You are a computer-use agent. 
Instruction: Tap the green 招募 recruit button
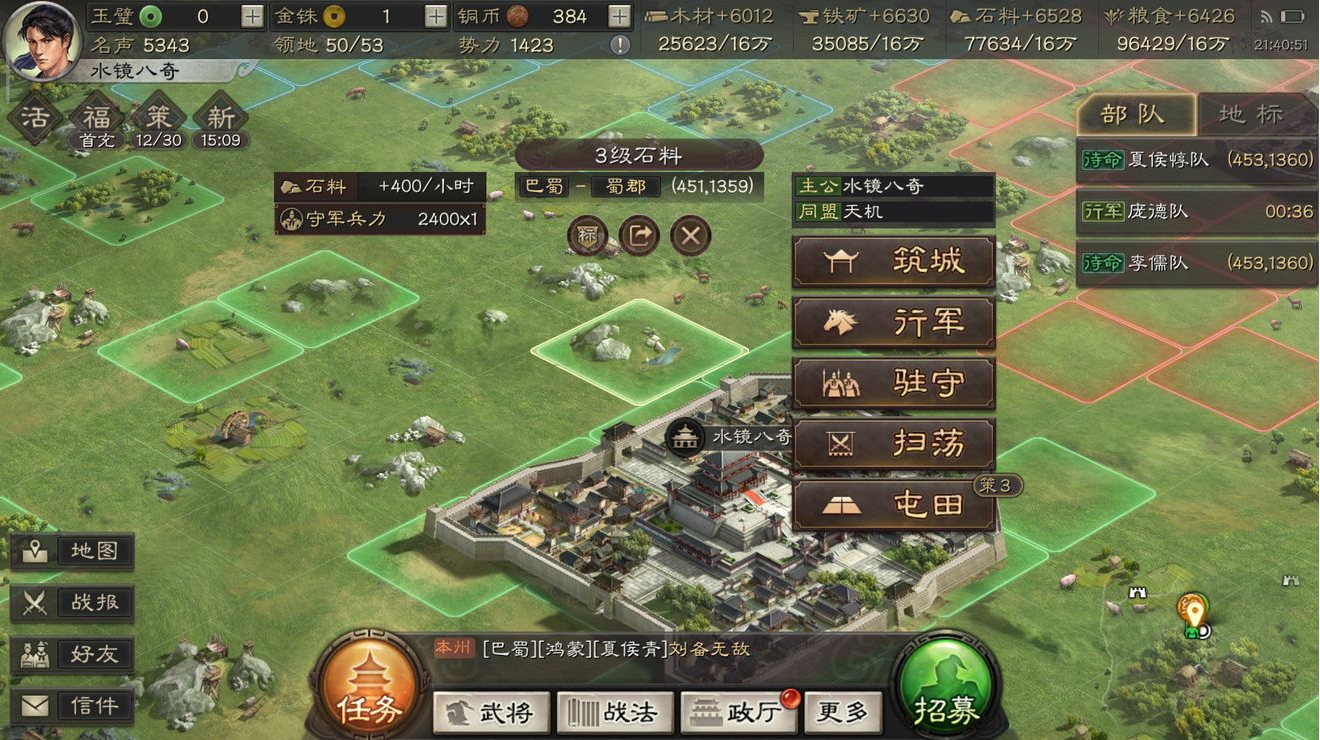(944, 683)
